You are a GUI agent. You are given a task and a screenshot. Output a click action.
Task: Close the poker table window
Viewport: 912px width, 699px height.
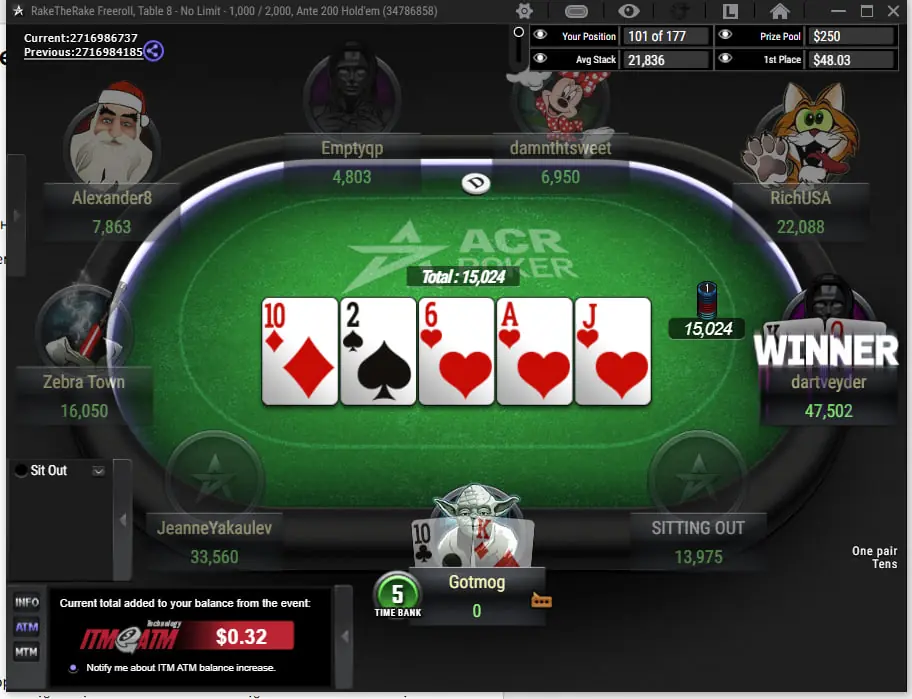pos(894,11)
